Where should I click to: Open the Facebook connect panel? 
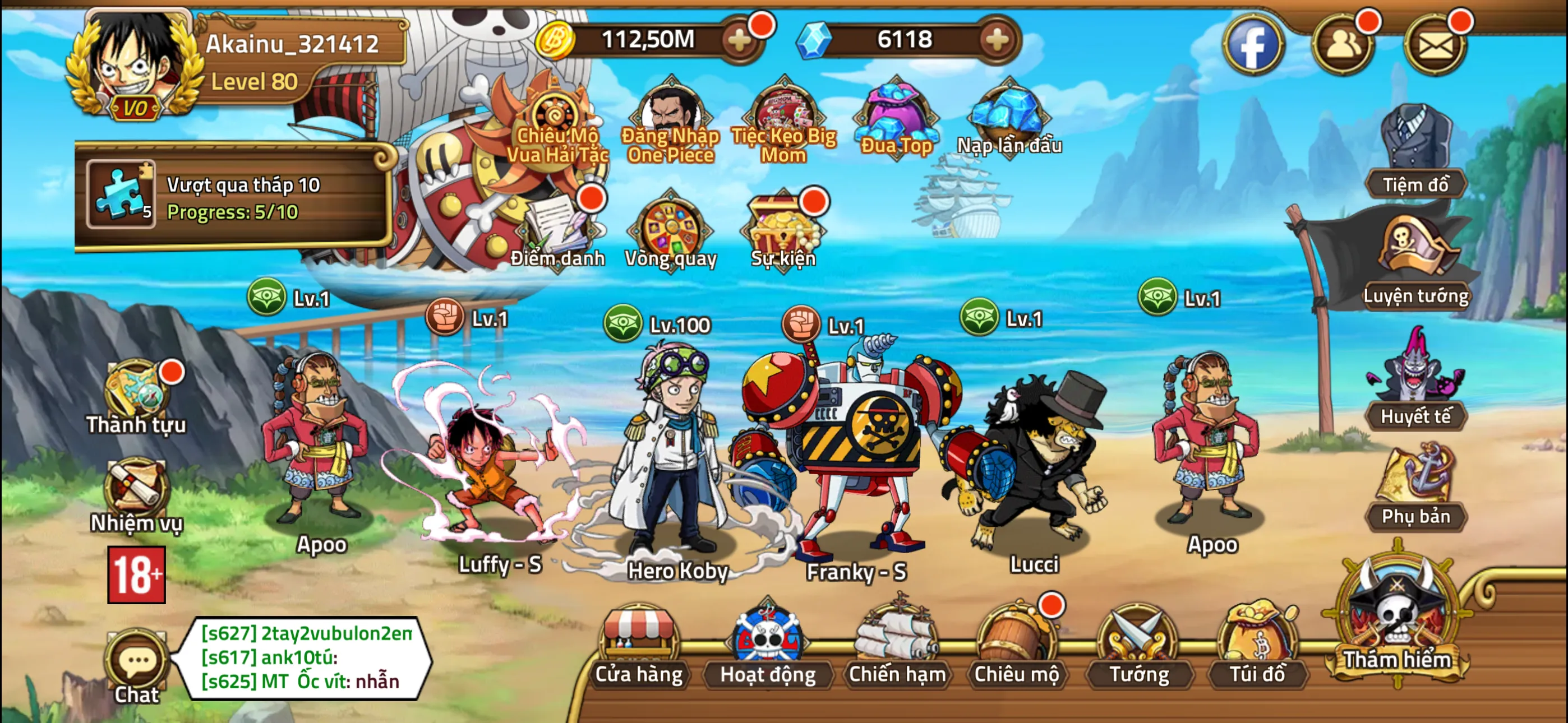[1253, 44]
